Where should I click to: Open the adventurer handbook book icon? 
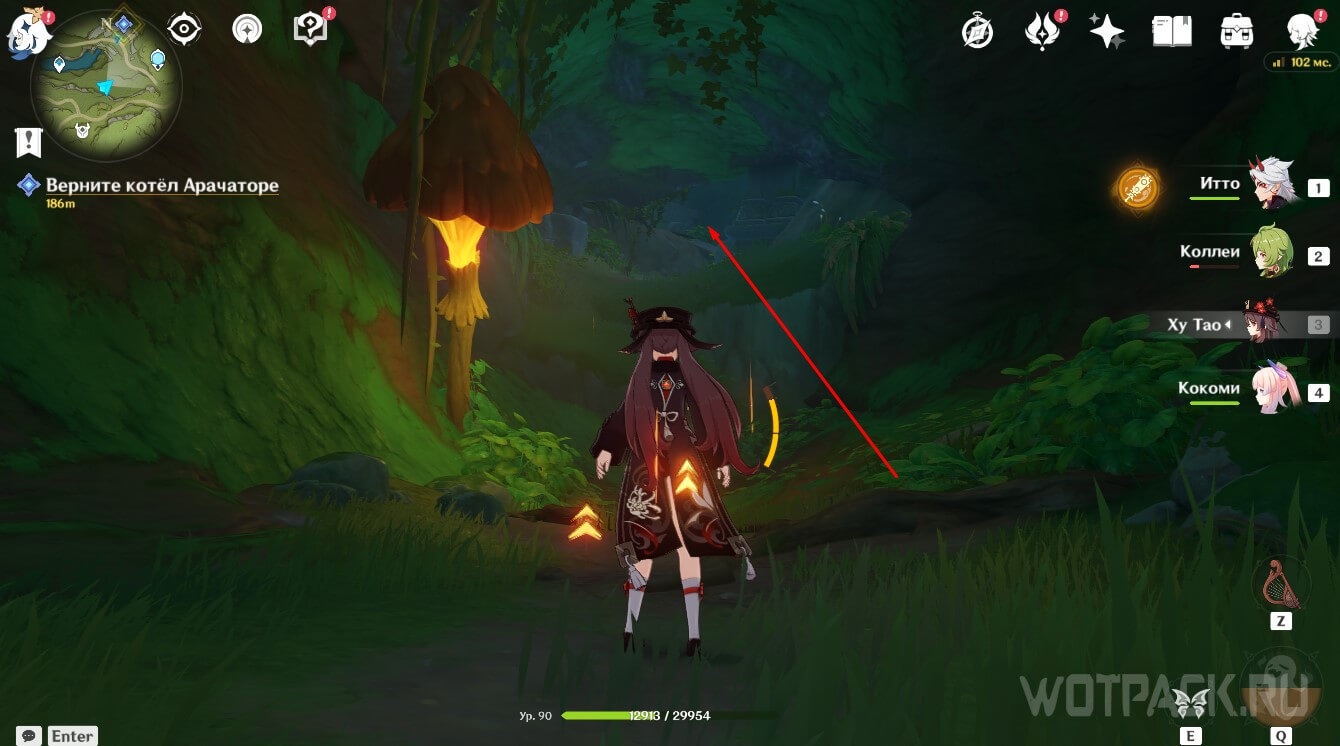[x=1172, y=32]
